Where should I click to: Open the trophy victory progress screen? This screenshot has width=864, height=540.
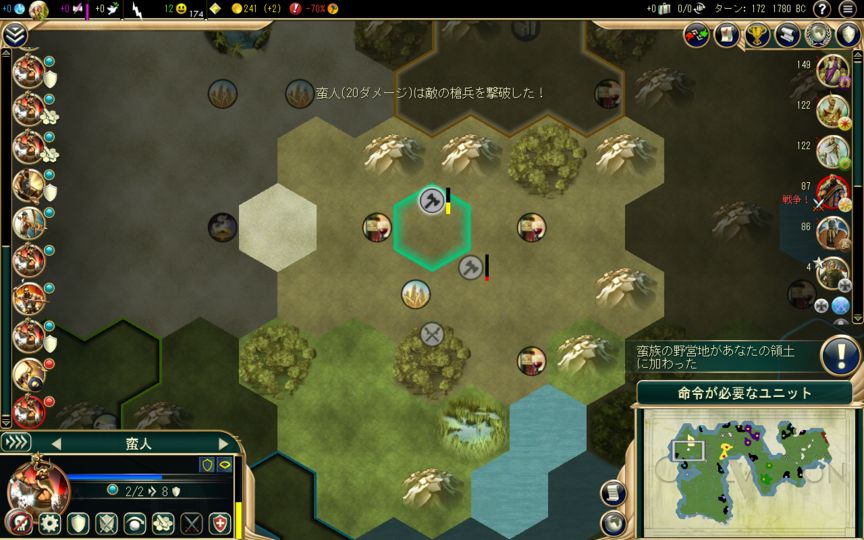758,35
